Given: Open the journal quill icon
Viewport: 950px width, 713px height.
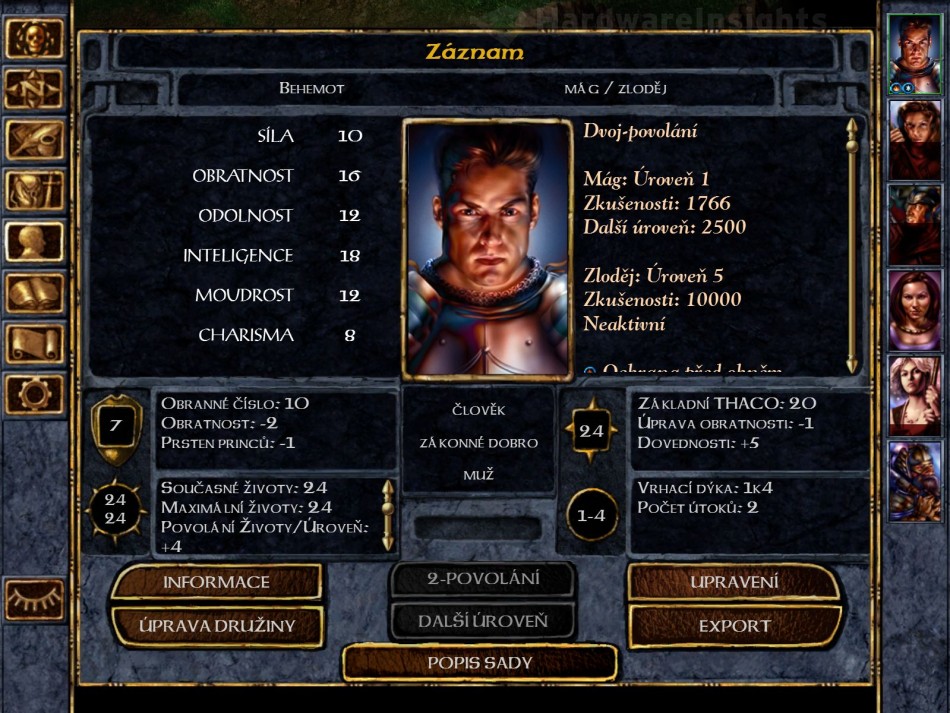Looking at the screenshot, I should pyautogui.click(x=34, y=140).
